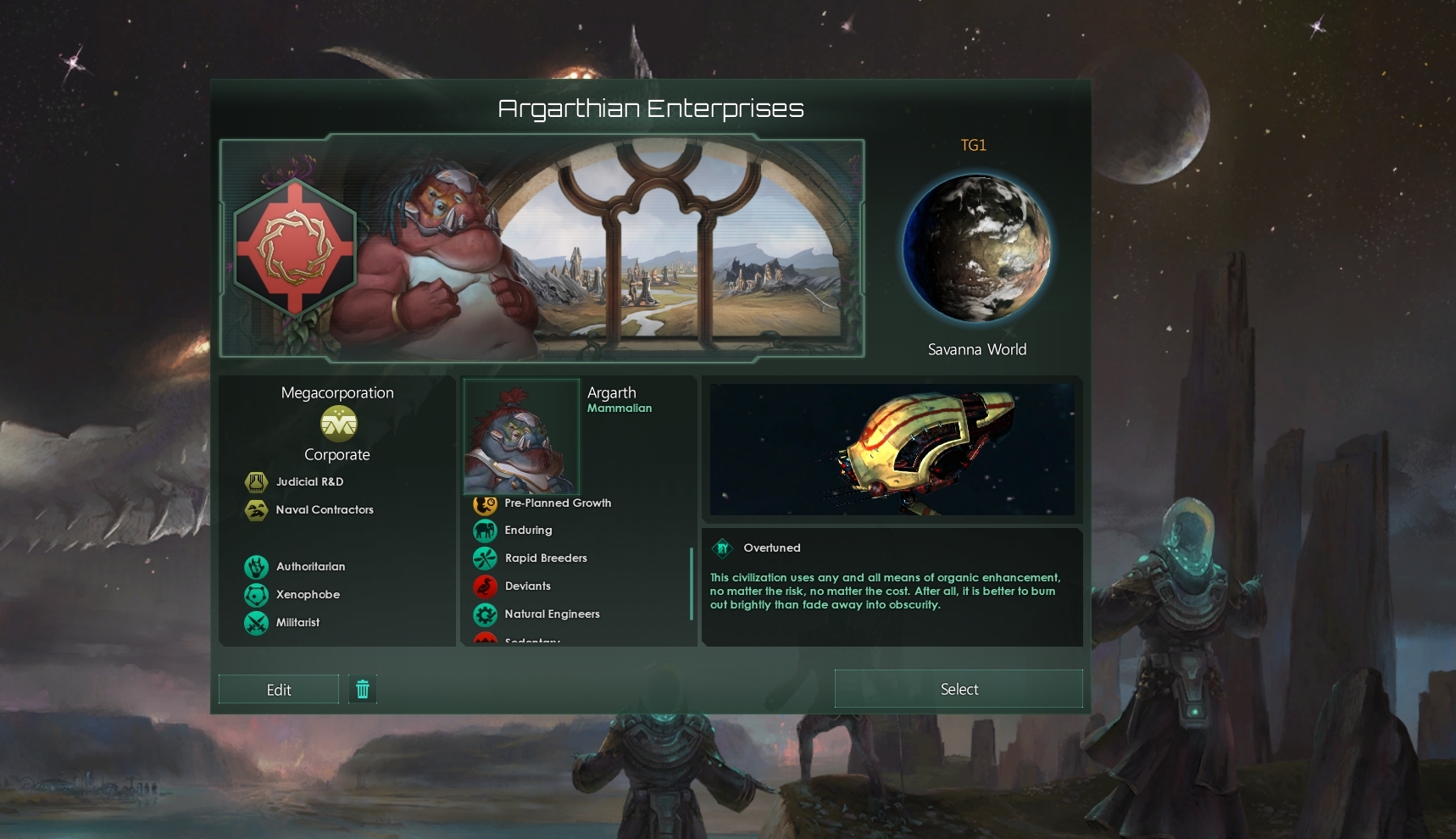
Task: Select the Pre-Planned Growth trait icon
Action: point(485,504)
